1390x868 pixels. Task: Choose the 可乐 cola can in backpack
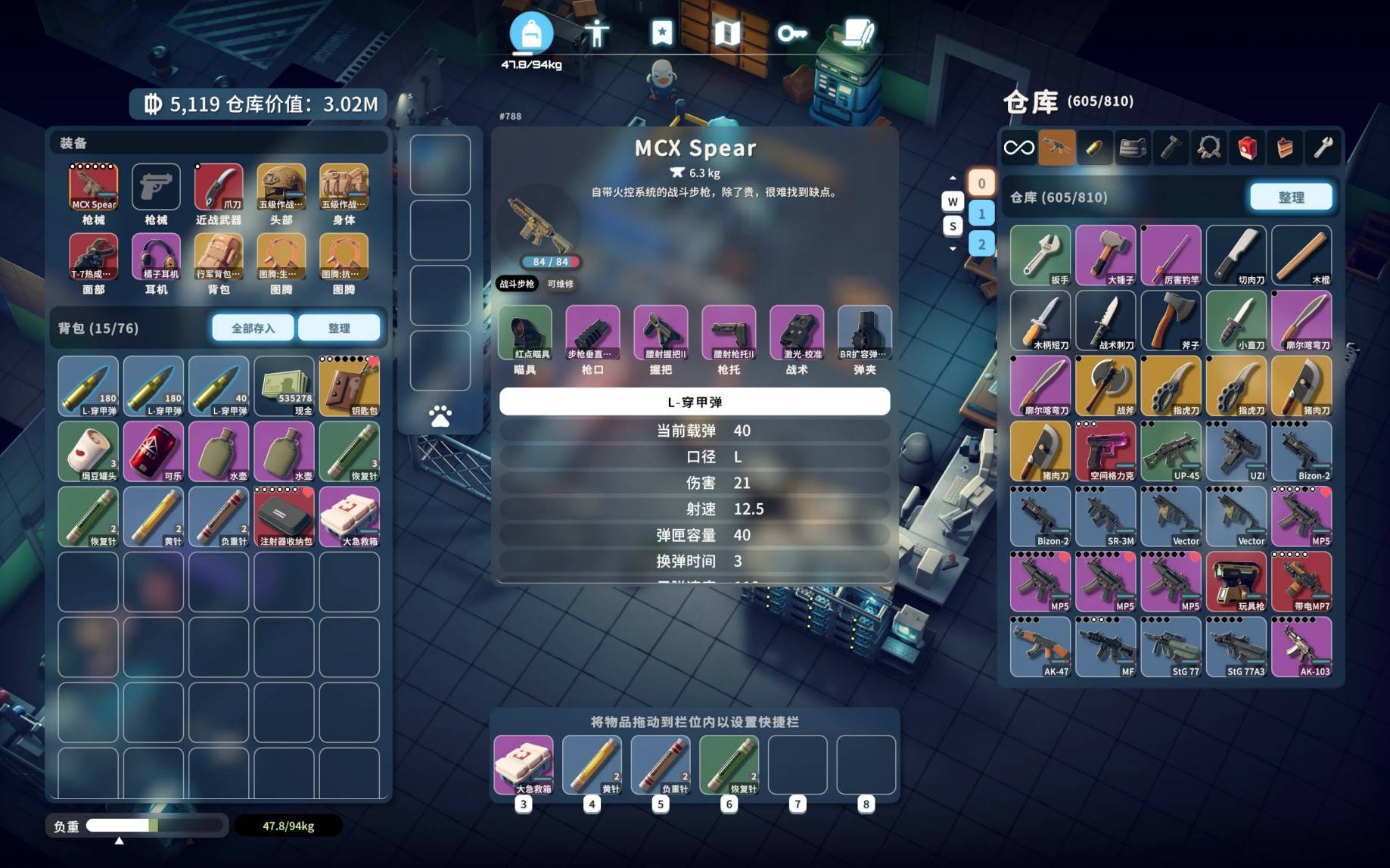(154, 452)
